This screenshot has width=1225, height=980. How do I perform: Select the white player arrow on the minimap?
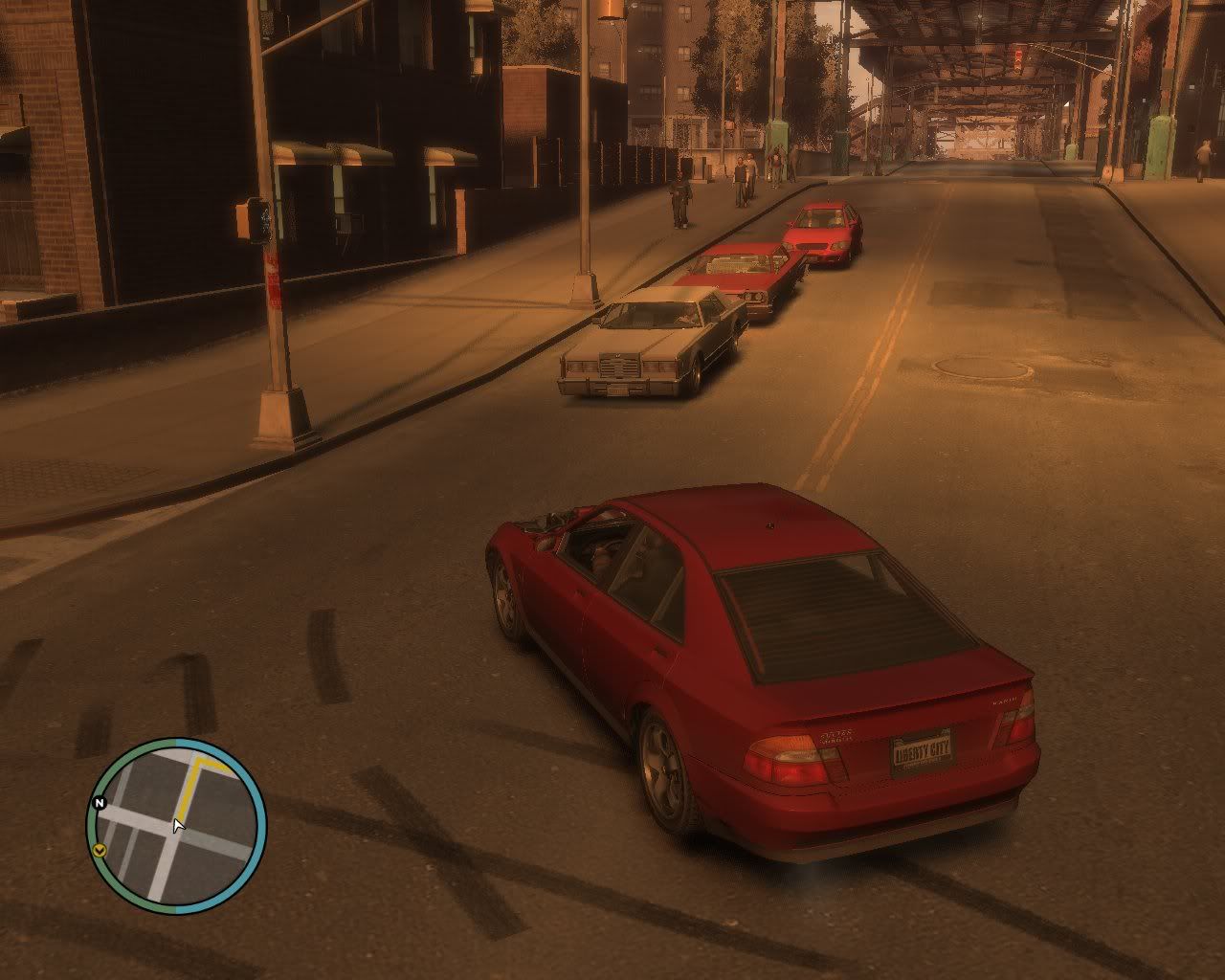point(178,825)
